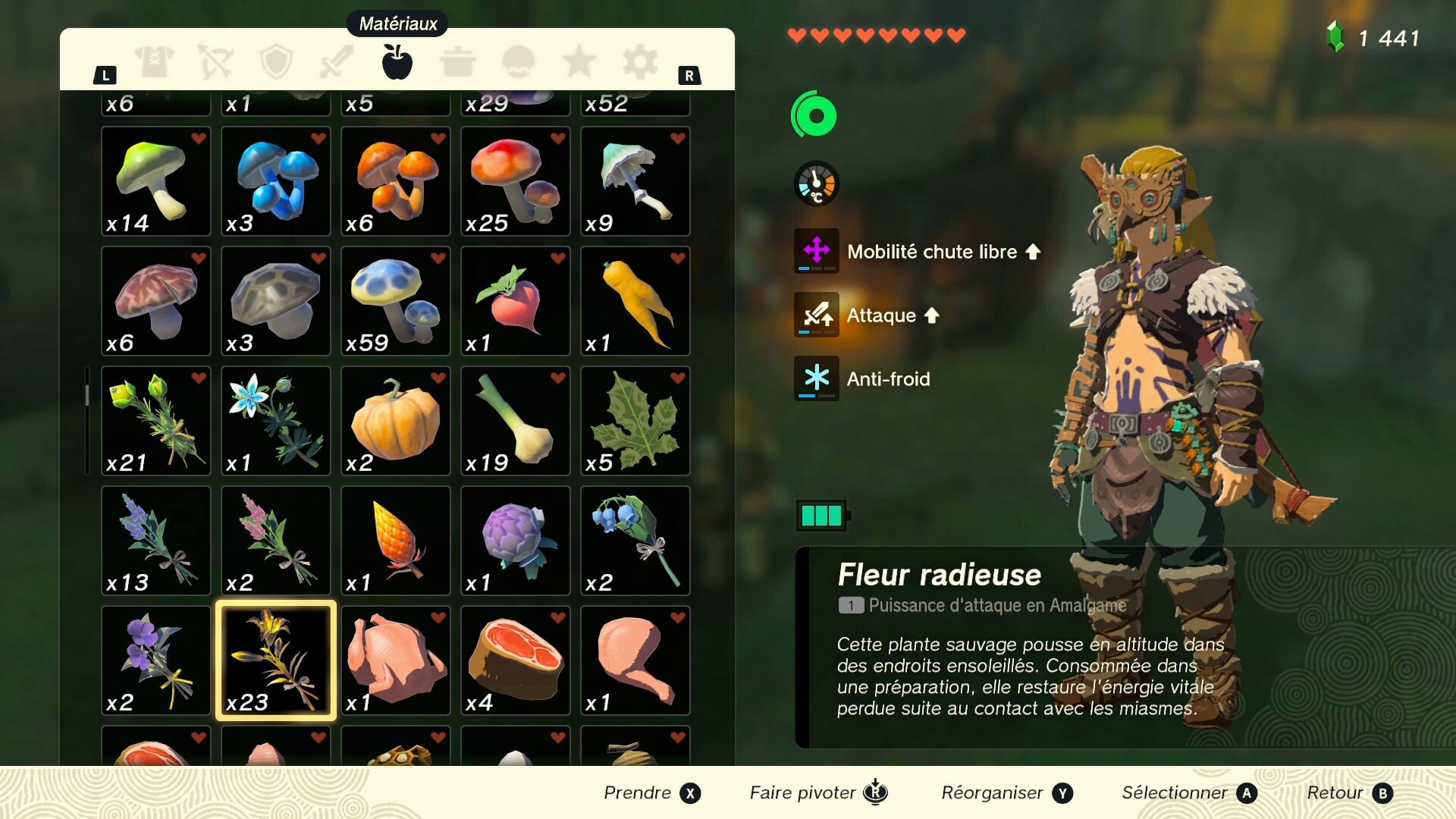Select the star key items category icon
Screen dimensions: 1456x819
579,62
